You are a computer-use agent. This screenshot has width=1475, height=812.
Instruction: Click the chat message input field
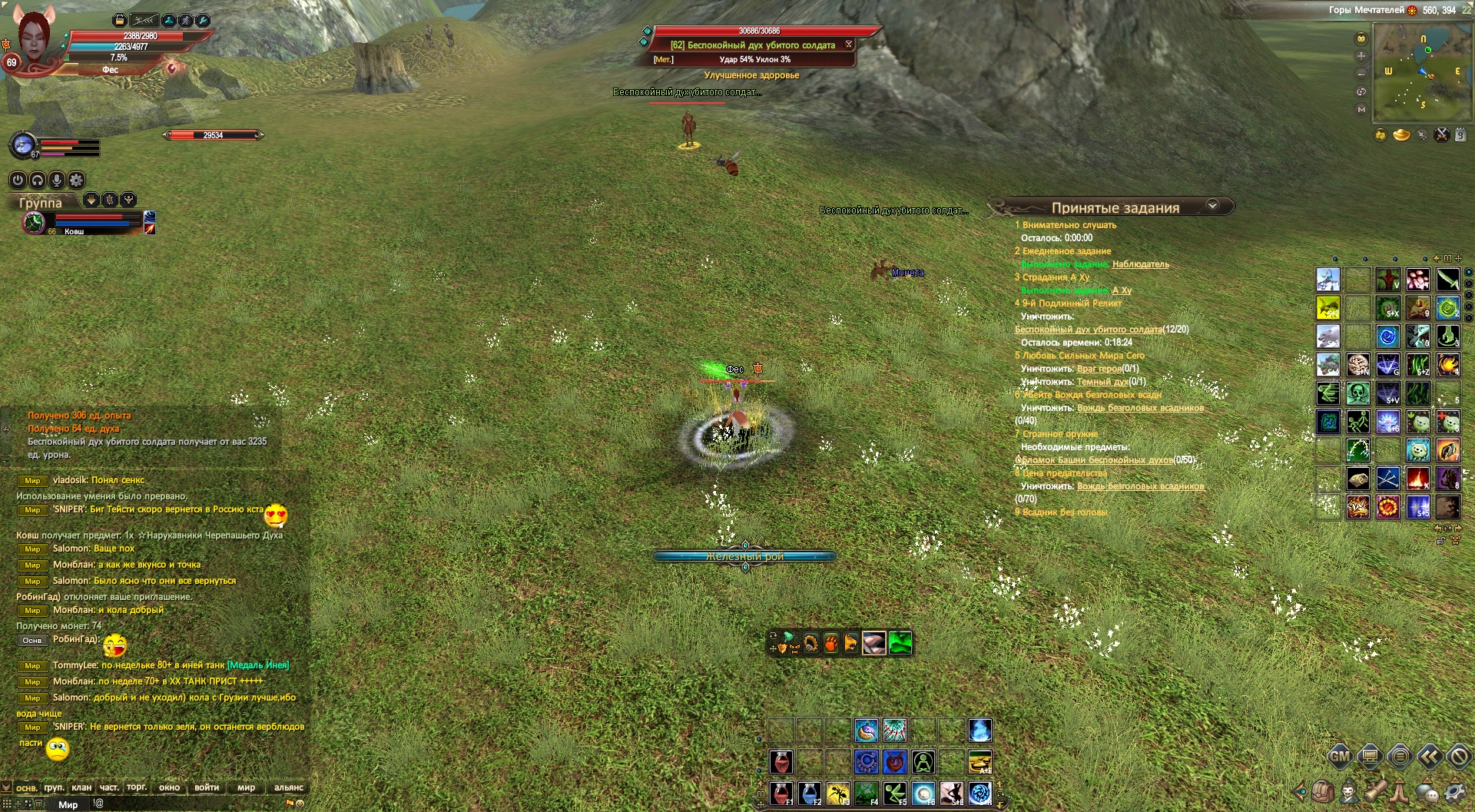coord(192,804)
